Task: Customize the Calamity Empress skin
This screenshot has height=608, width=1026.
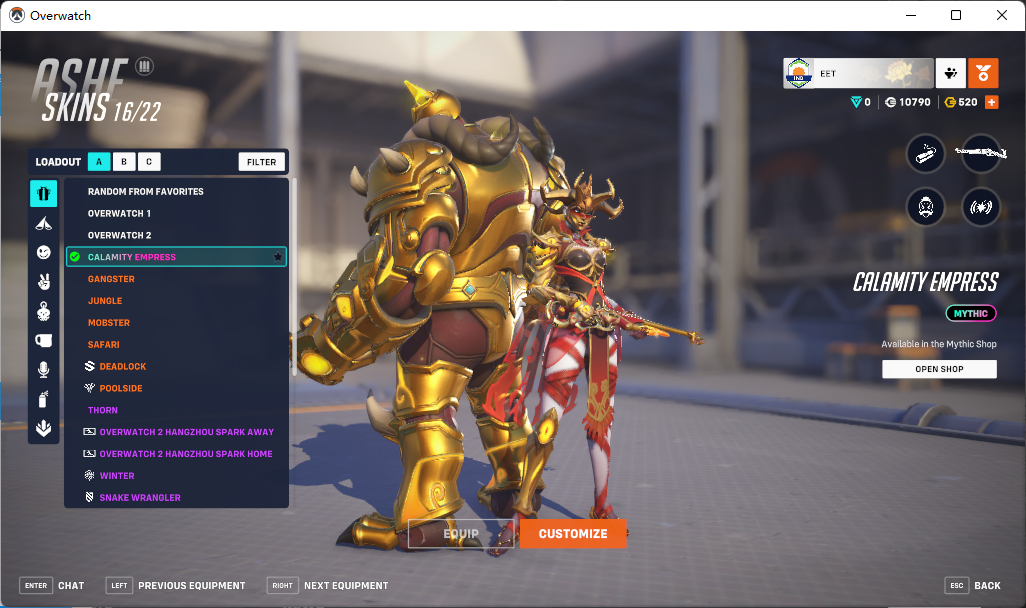Action: (x=573, y=534)
